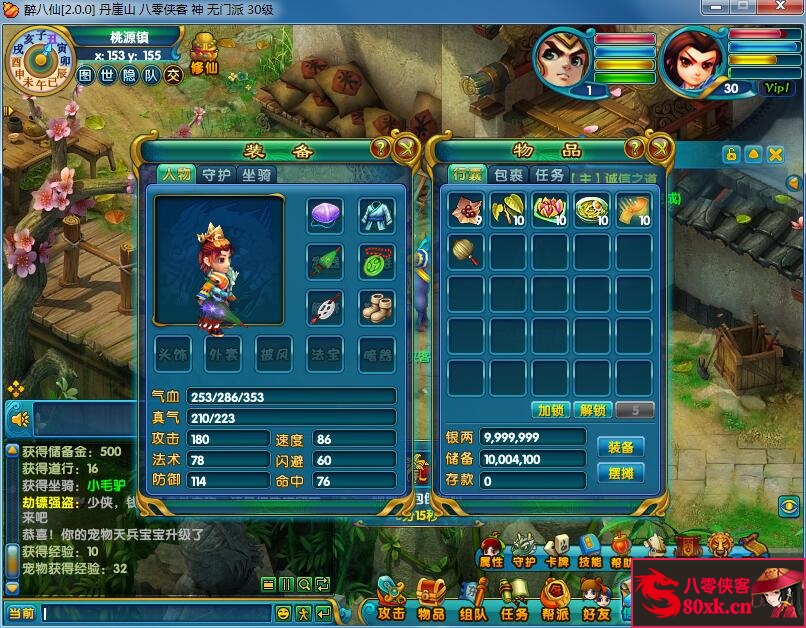Open the 修仙 cultivation icon
The image size is (806, 628).
[x=204, y=53]
